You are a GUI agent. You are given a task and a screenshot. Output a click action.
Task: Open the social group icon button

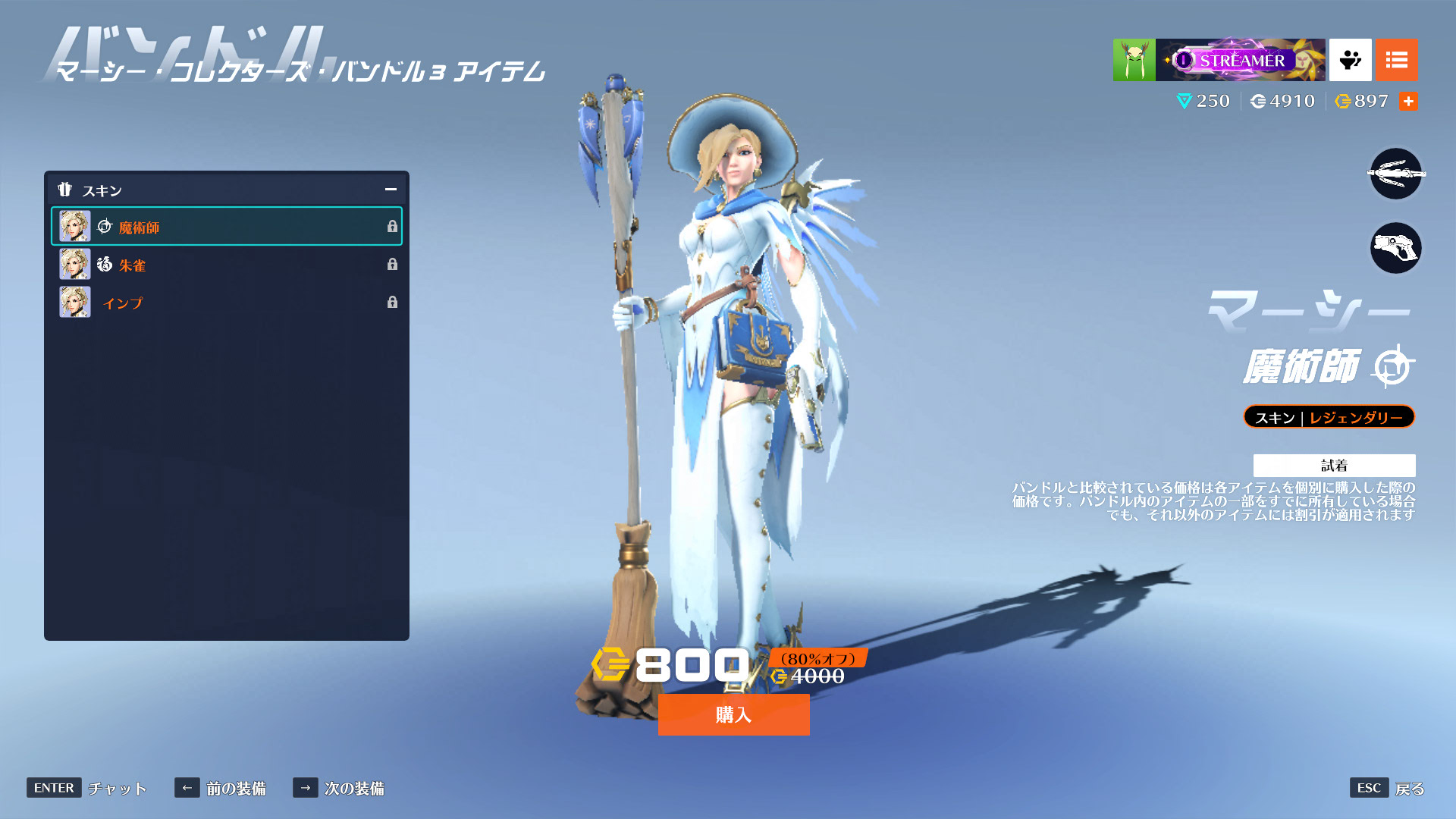(1350, 60)
